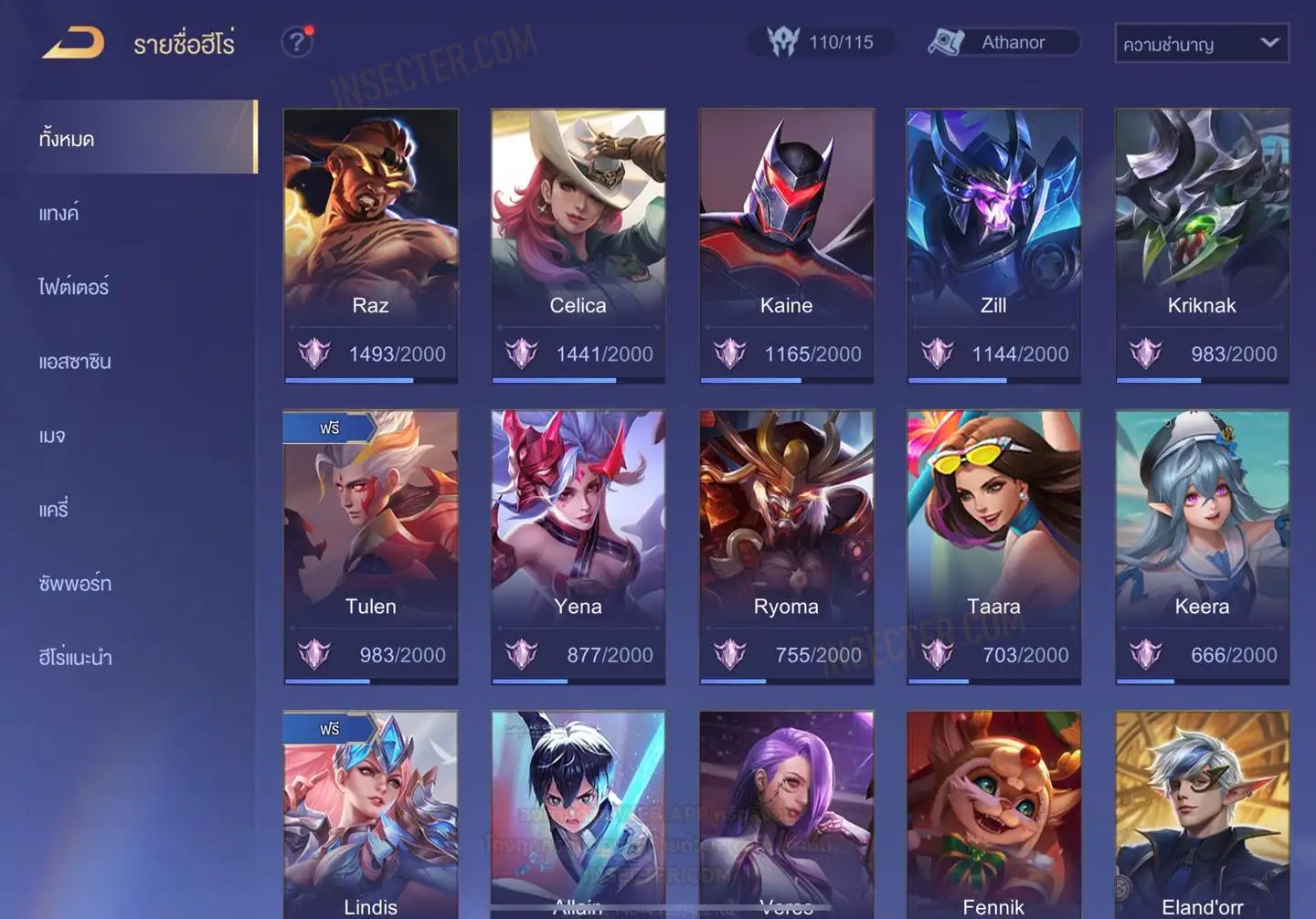Choose the แครี่ (Carry) category
1316x919 pixels.
click(54, 510)
